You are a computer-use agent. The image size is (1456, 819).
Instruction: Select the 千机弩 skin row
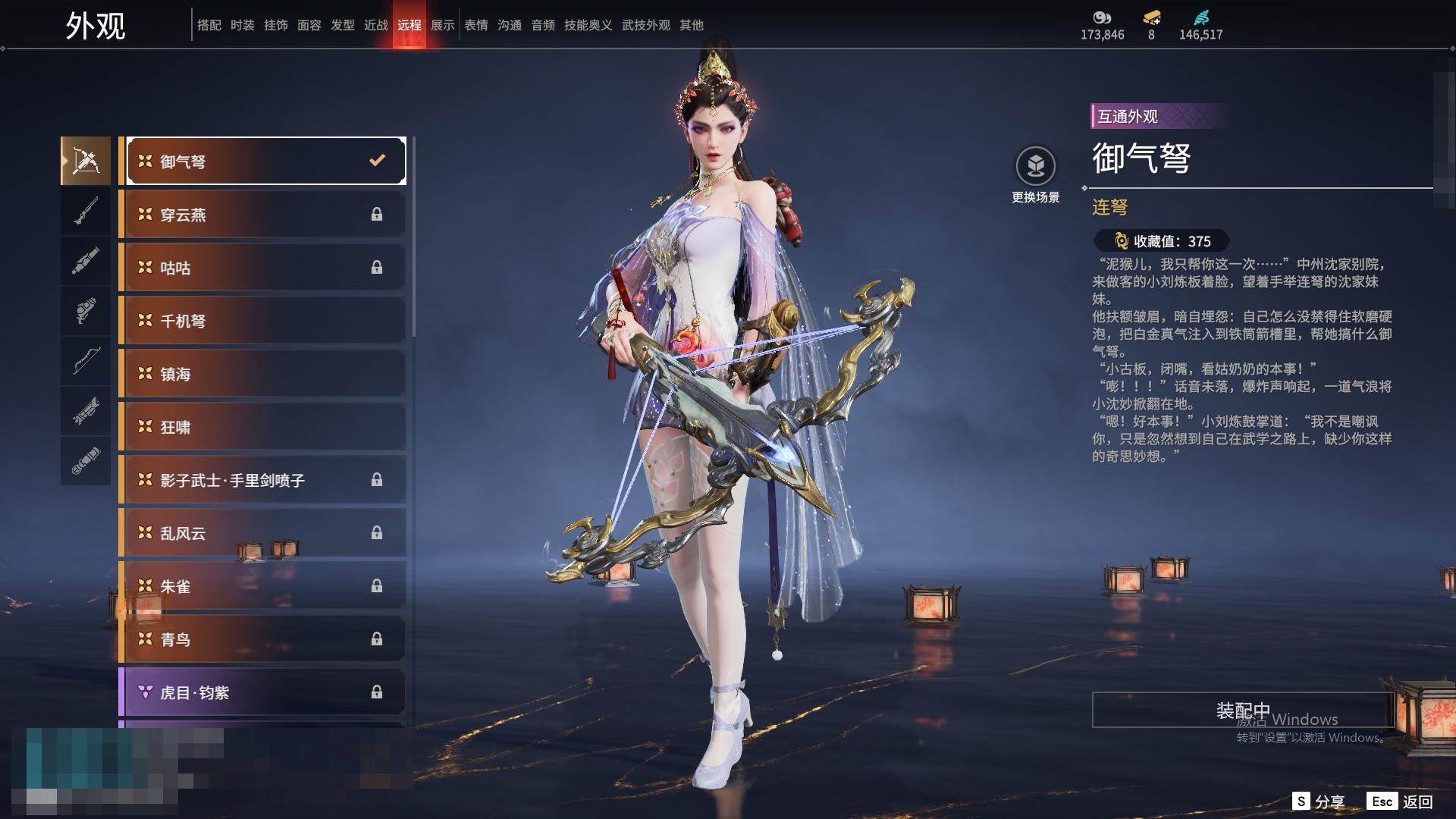click(262, 321)
